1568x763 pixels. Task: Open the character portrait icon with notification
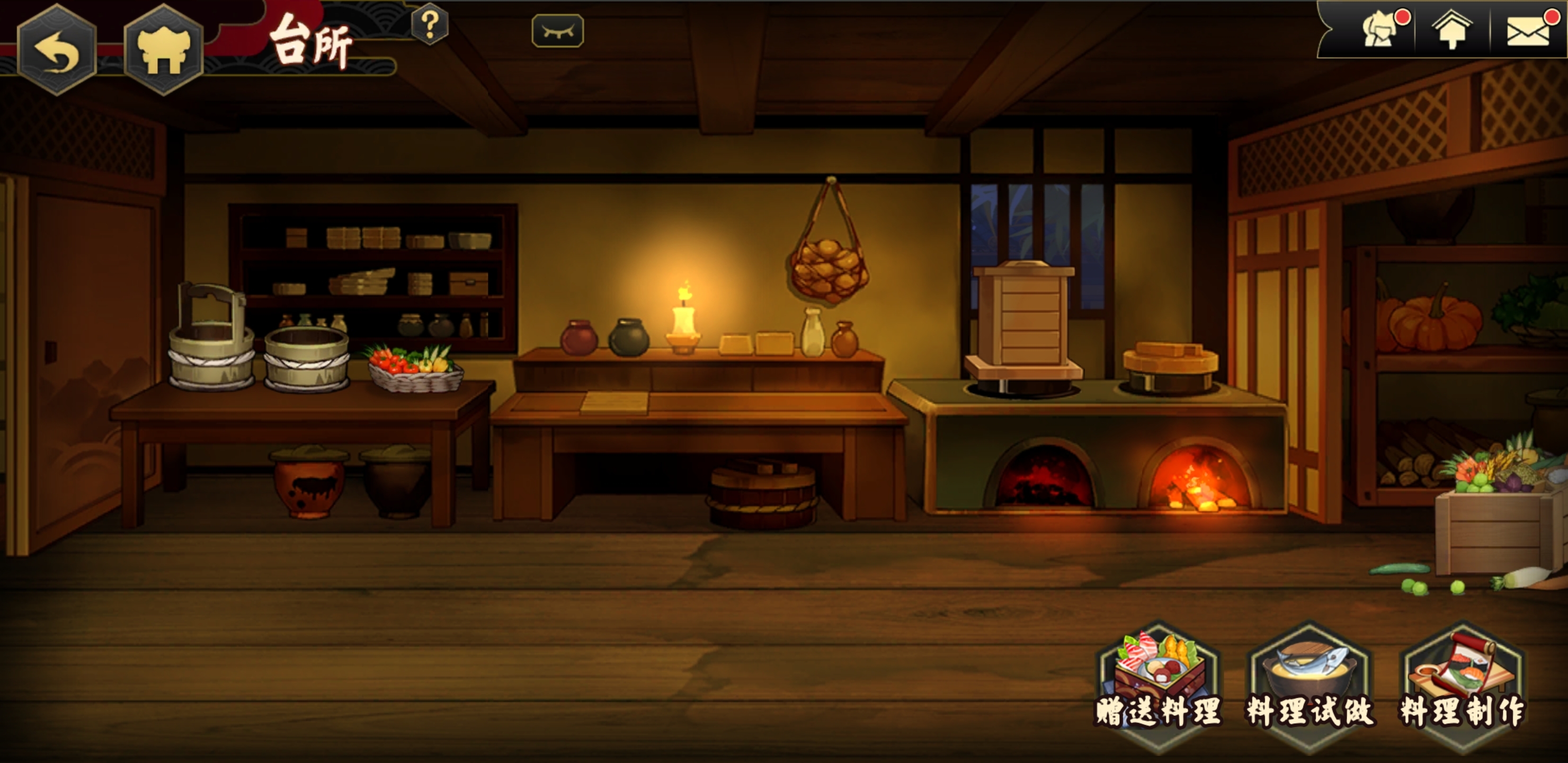coord(1380,30)
